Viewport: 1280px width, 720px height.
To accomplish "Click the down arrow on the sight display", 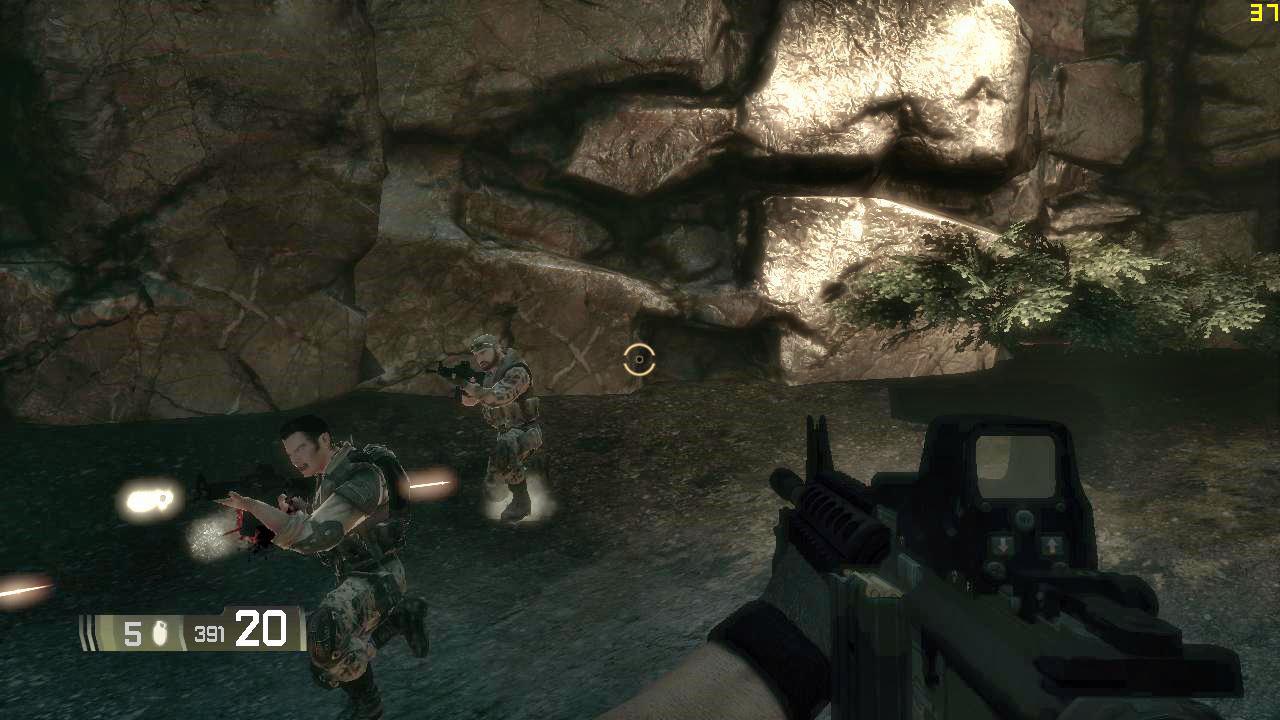I will [x=1003, y=543].
